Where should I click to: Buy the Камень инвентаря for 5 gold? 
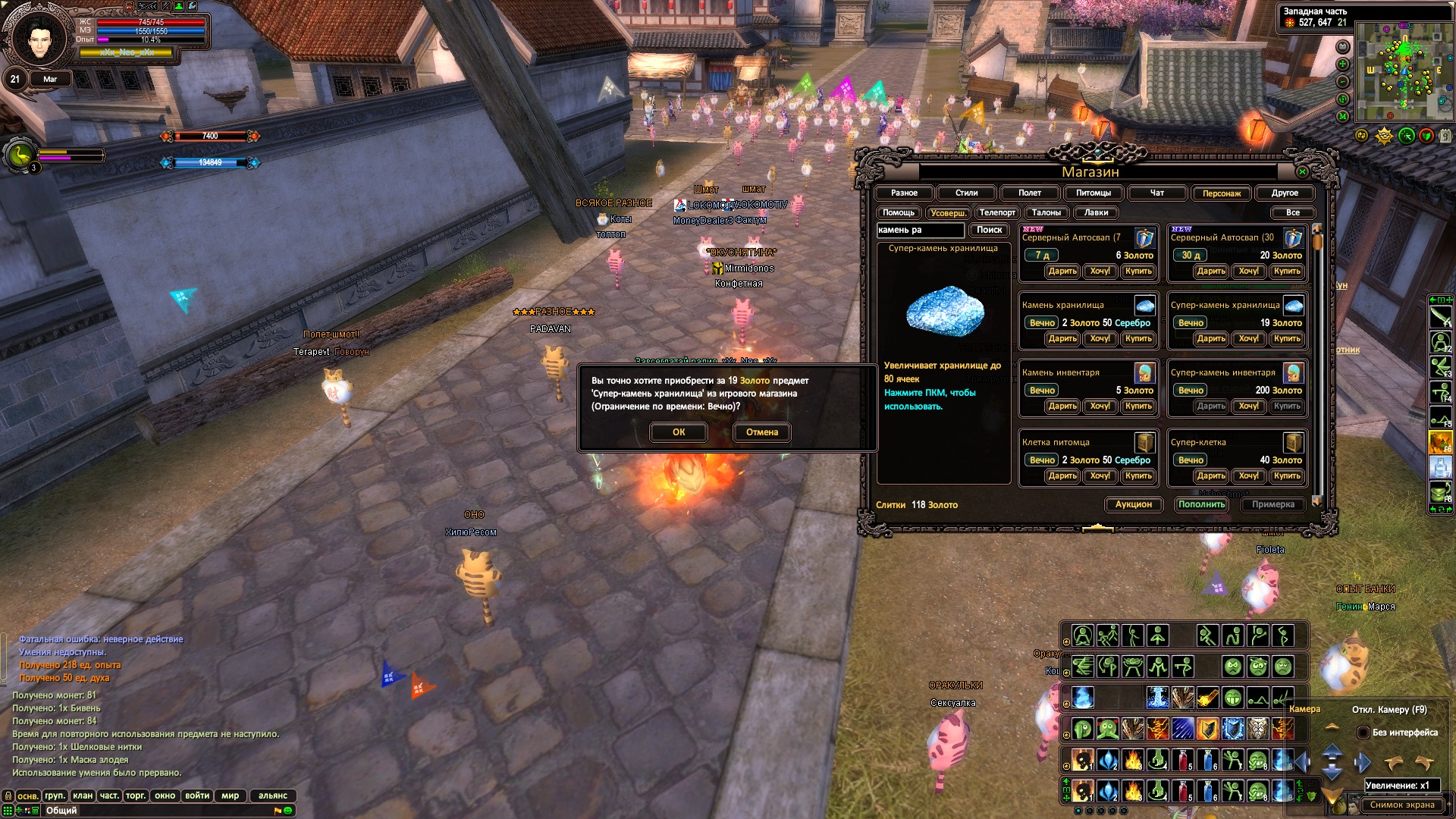1138,406
